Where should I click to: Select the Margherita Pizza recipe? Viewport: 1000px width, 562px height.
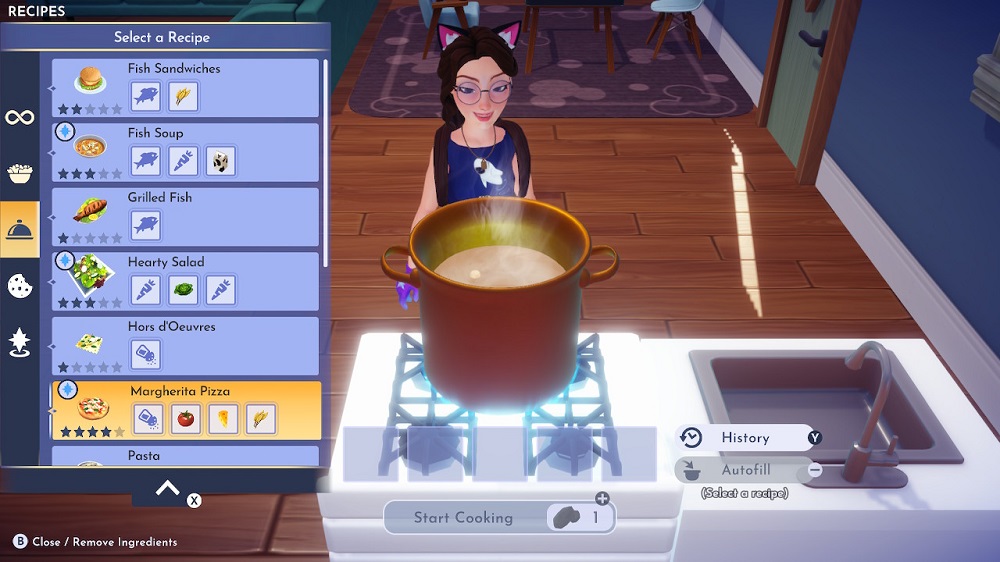click(185, 409)
